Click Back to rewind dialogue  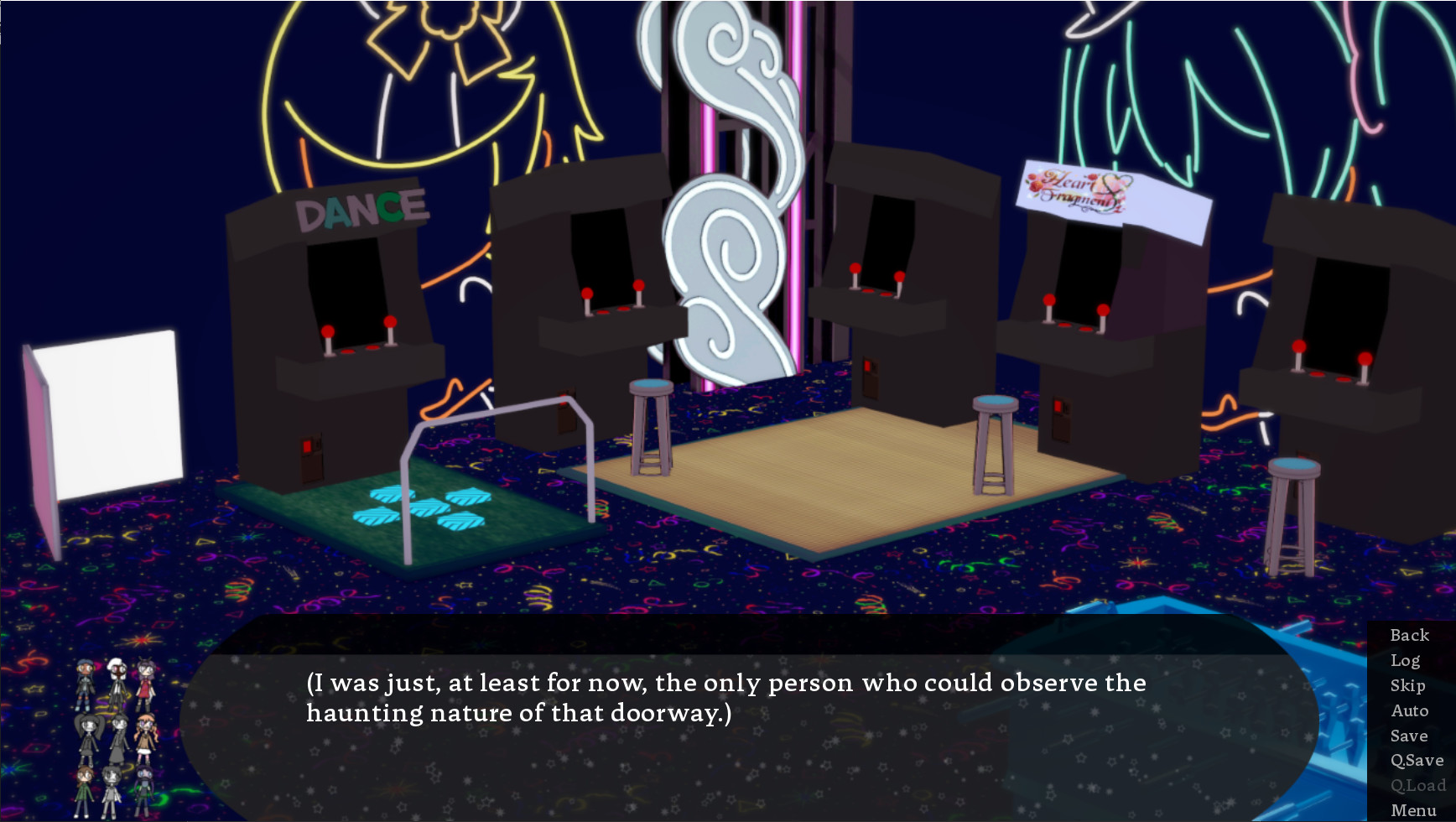coord(1409,635)
